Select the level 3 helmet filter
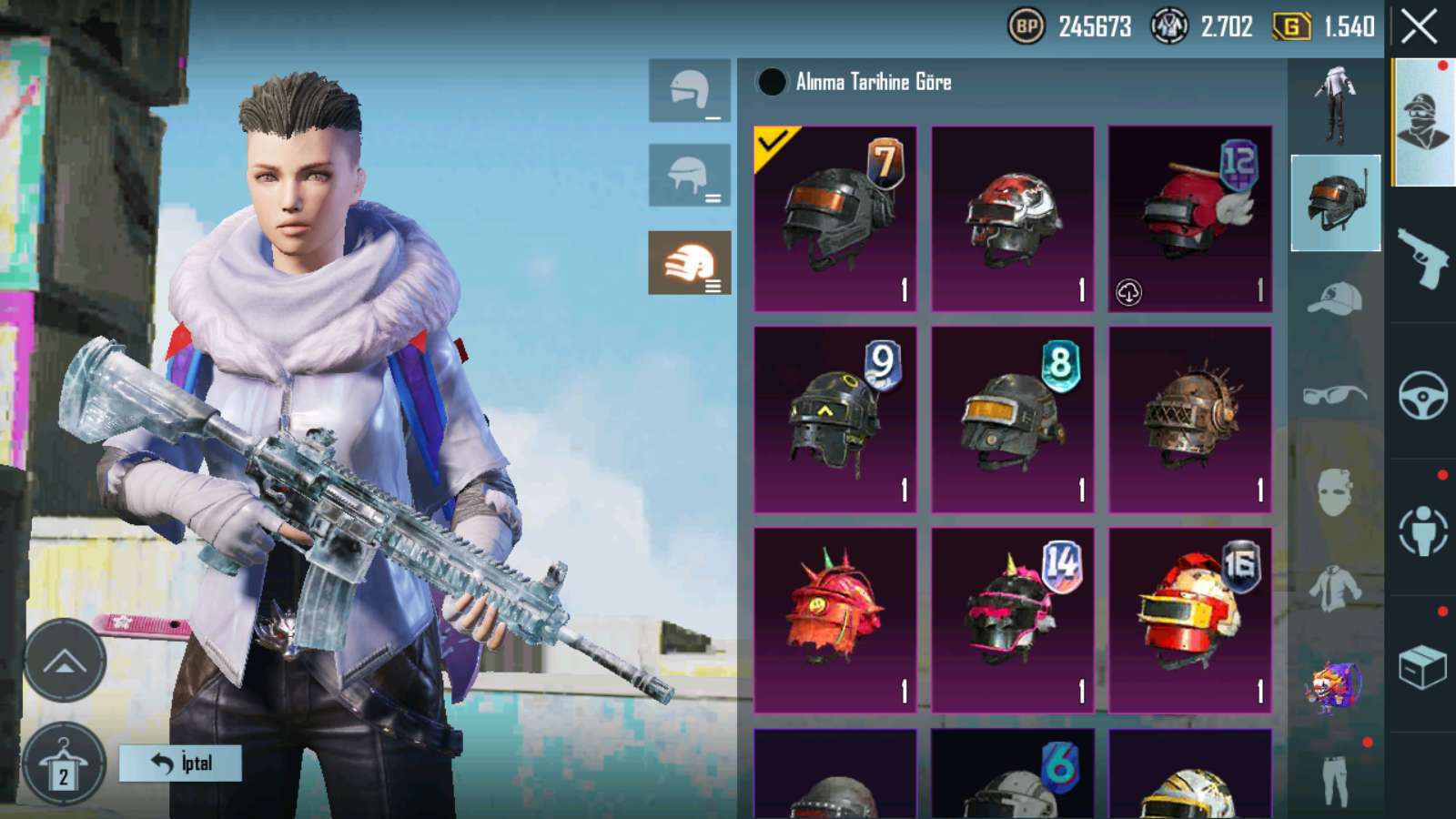This screenshot has width=1456, height=819. click(689, 263)
